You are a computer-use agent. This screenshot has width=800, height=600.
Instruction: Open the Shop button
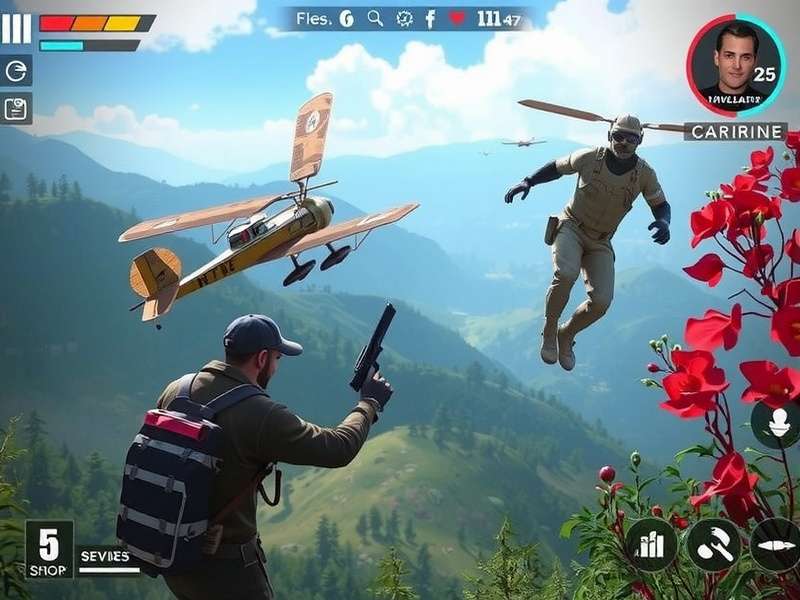click(48, 550)
